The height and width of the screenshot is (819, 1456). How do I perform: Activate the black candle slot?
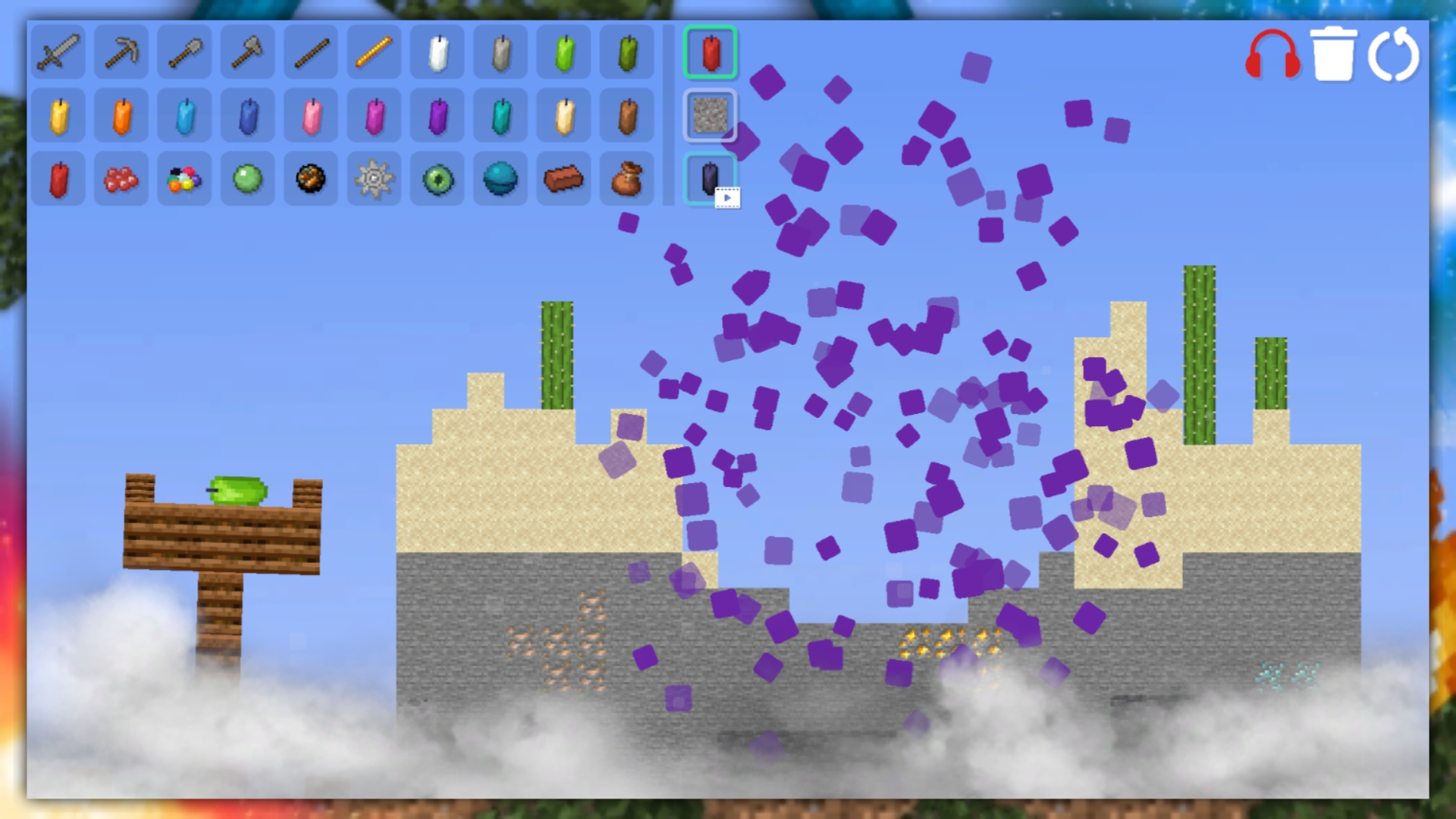[710, 179]
